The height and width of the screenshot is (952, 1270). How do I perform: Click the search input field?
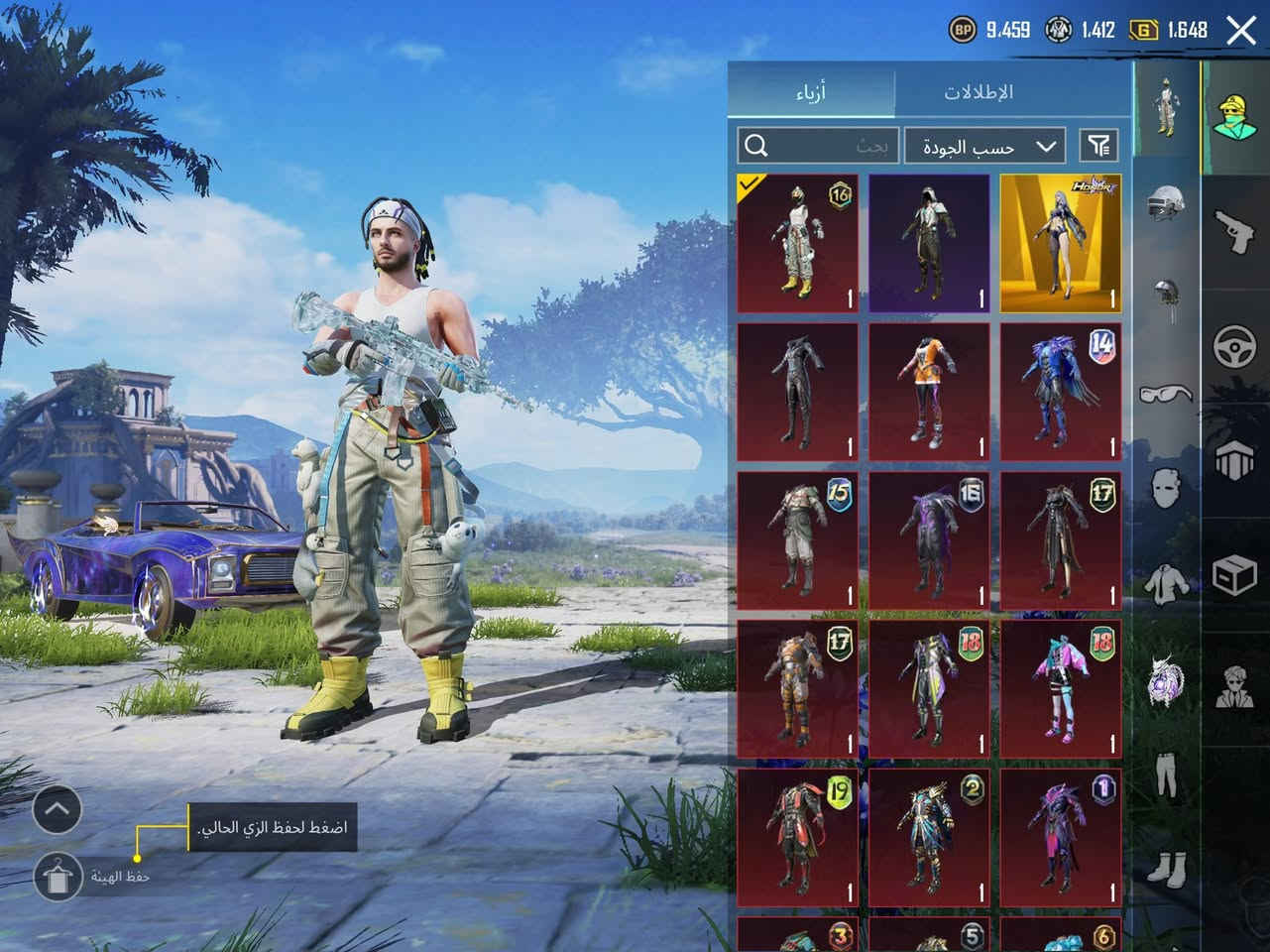818,146
